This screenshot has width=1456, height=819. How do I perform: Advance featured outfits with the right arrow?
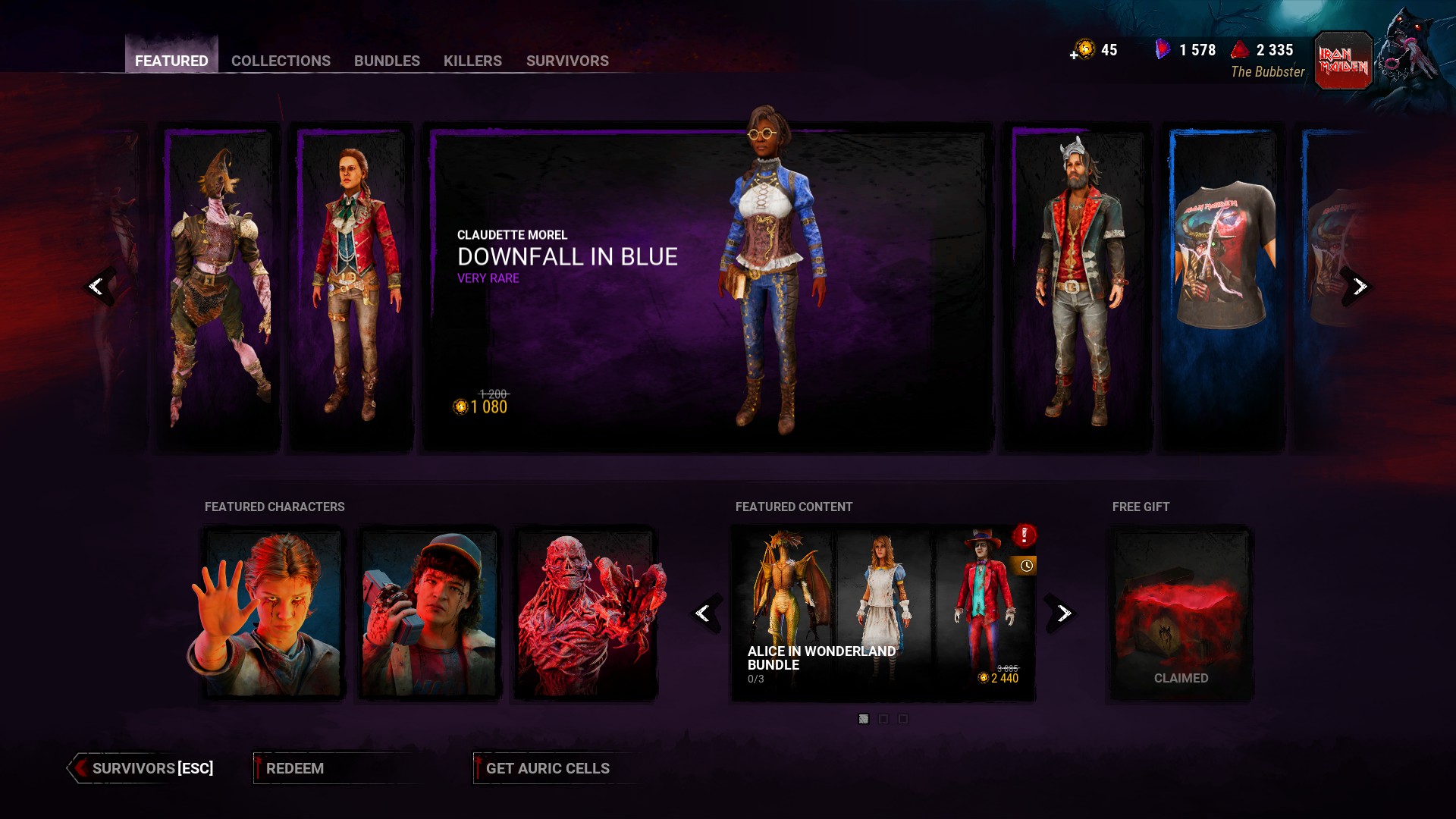pos(1359,287)
